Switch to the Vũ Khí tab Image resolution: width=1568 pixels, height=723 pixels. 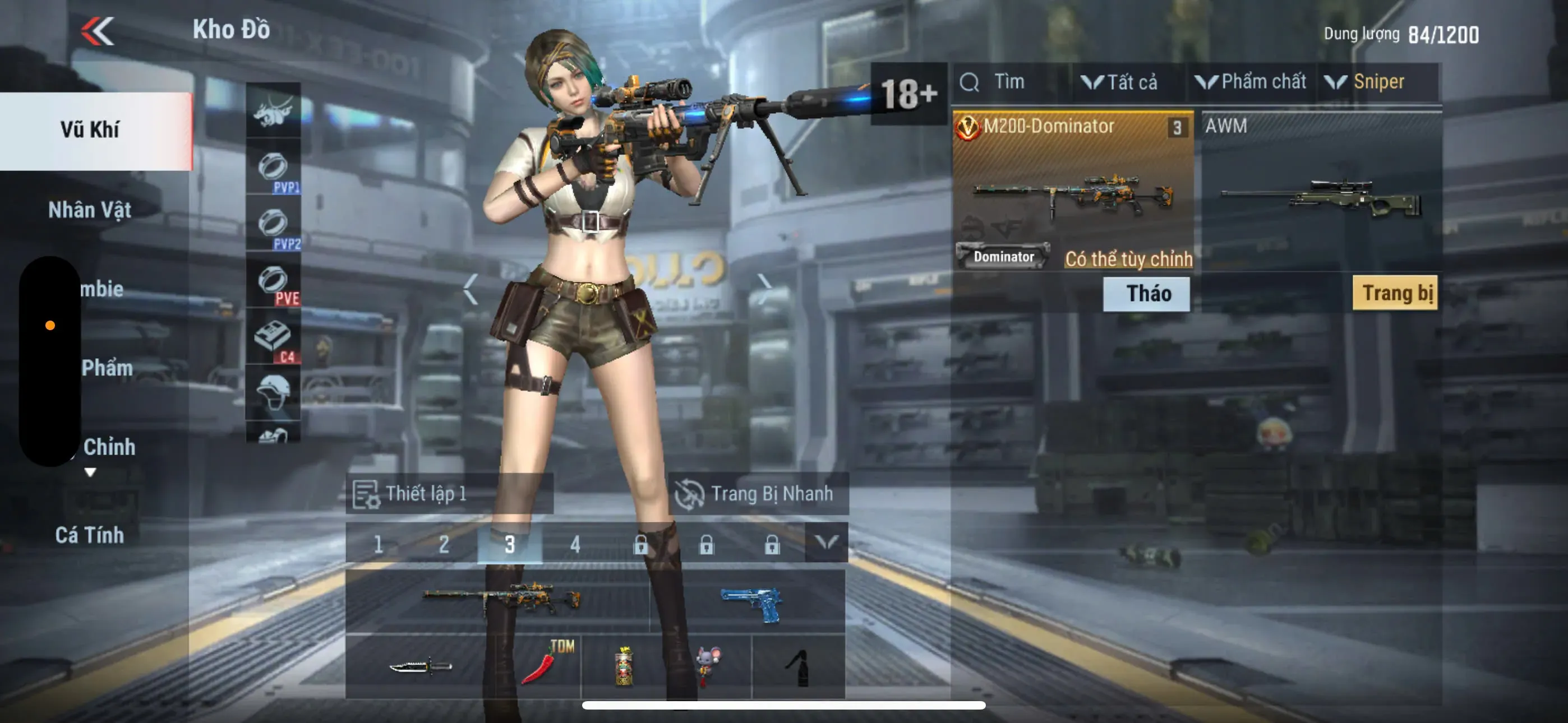click(x=91, y=129)
